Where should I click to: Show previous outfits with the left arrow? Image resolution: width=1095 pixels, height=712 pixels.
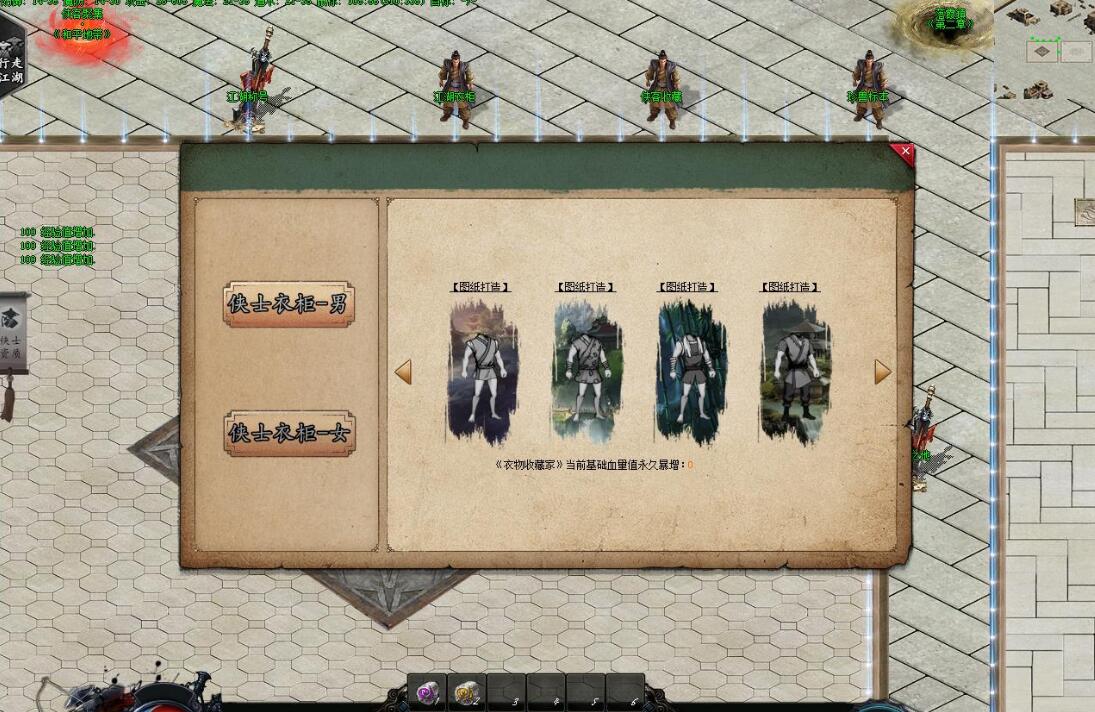(403, 372)
